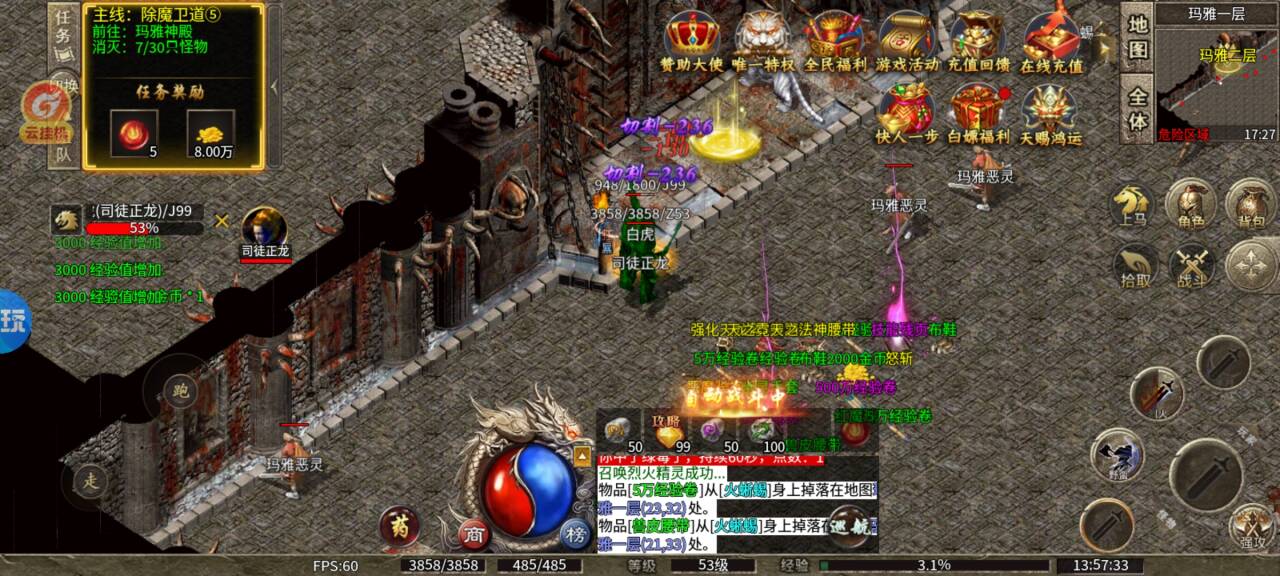Open the 在线充值 icon
Screen dimensions: 1280x576
pyautogui.click(x=1050, y=40)
